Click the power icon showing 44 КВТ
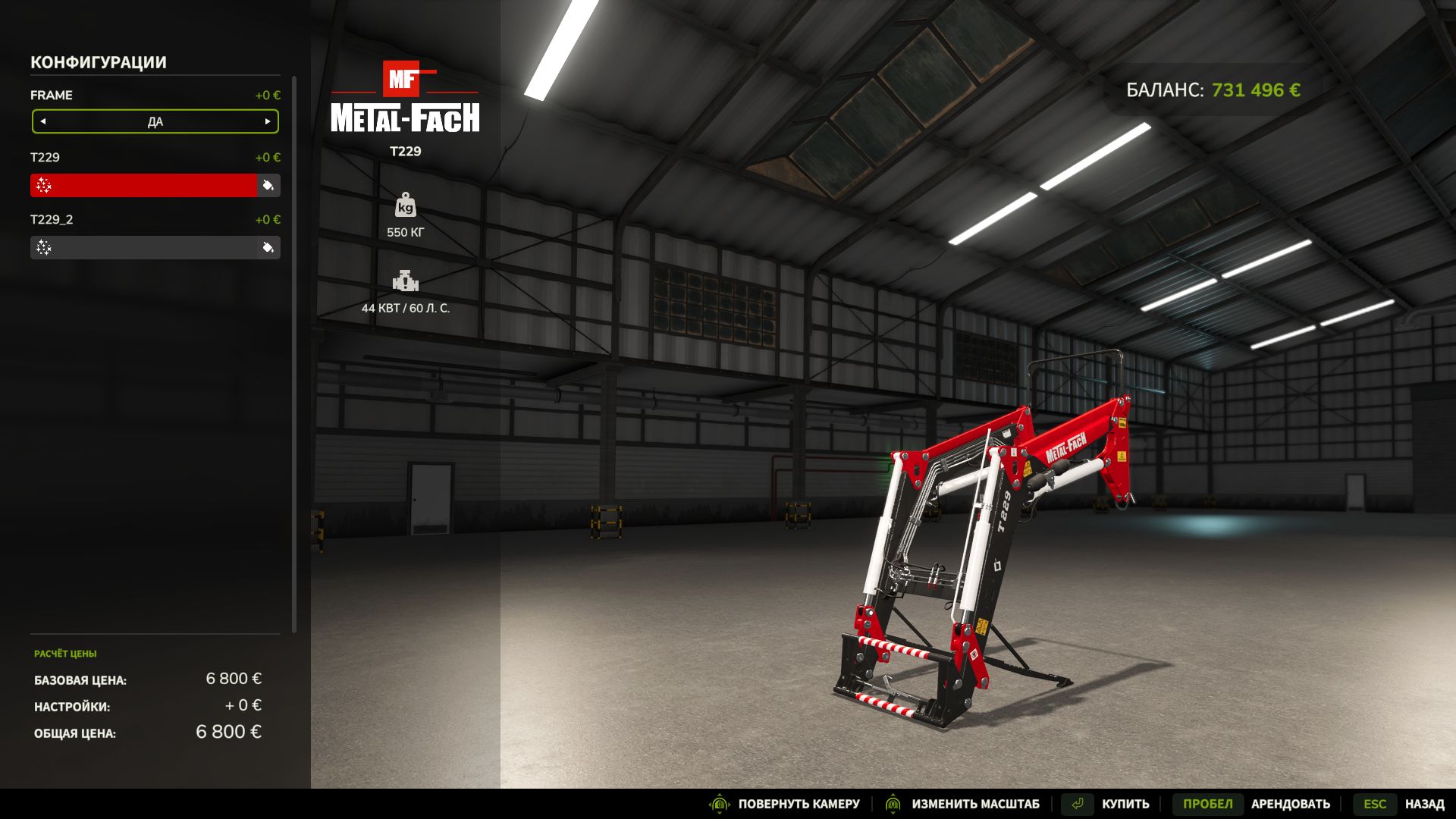The image size is (1456, 819). [x=407, y=281]
